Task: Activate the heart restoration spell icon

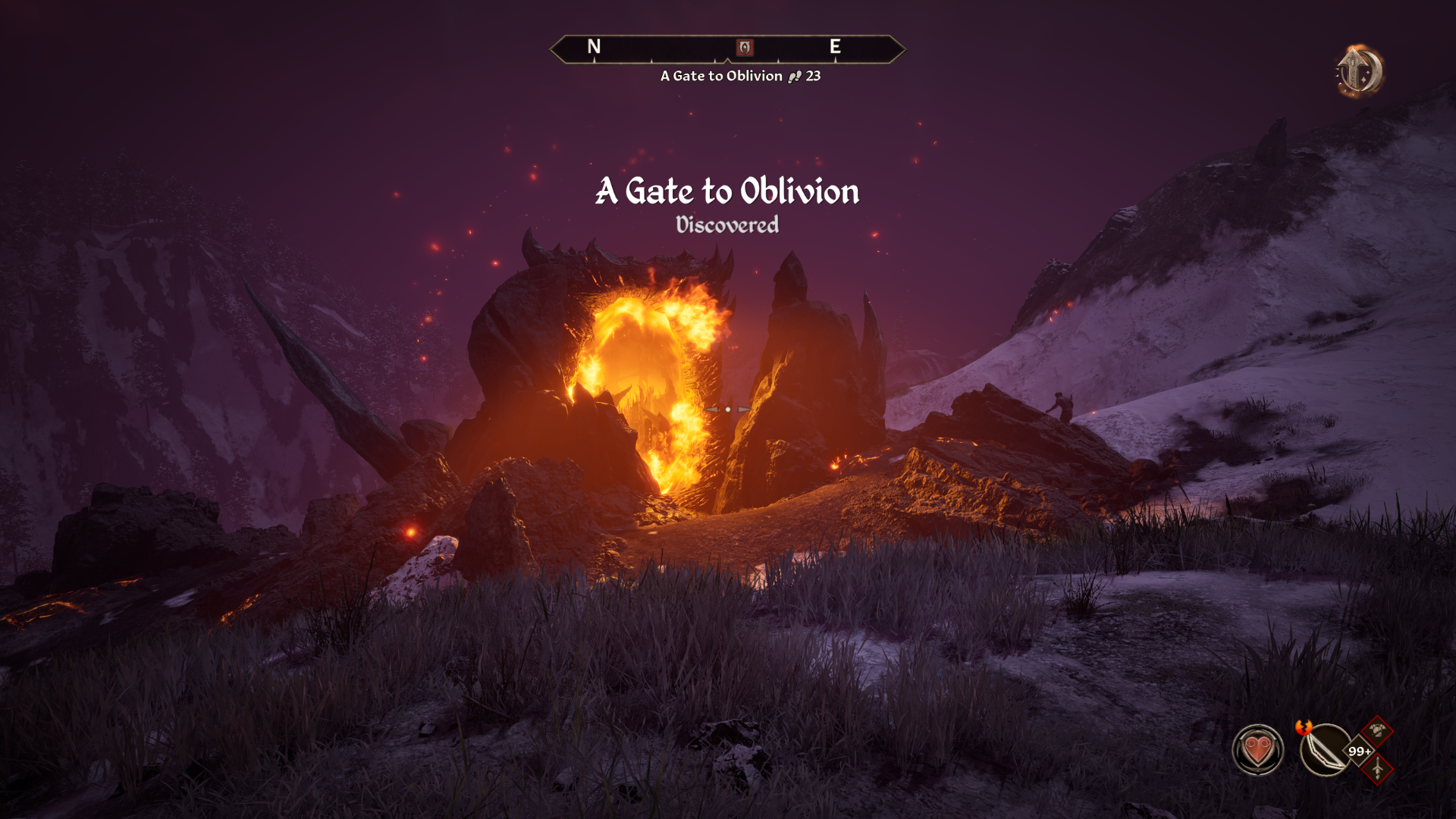Action: click(1257, 750)
